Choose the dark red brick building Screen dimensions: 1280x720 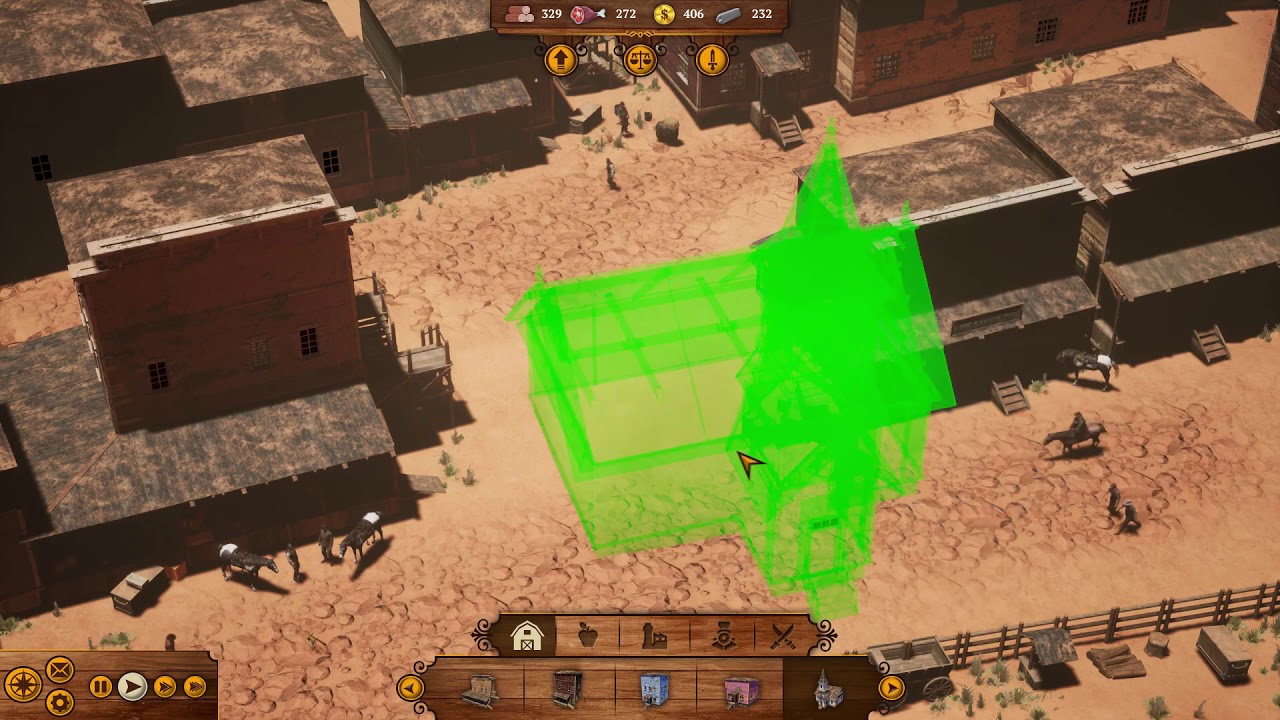pyautogui.click(x=568, y=690)
